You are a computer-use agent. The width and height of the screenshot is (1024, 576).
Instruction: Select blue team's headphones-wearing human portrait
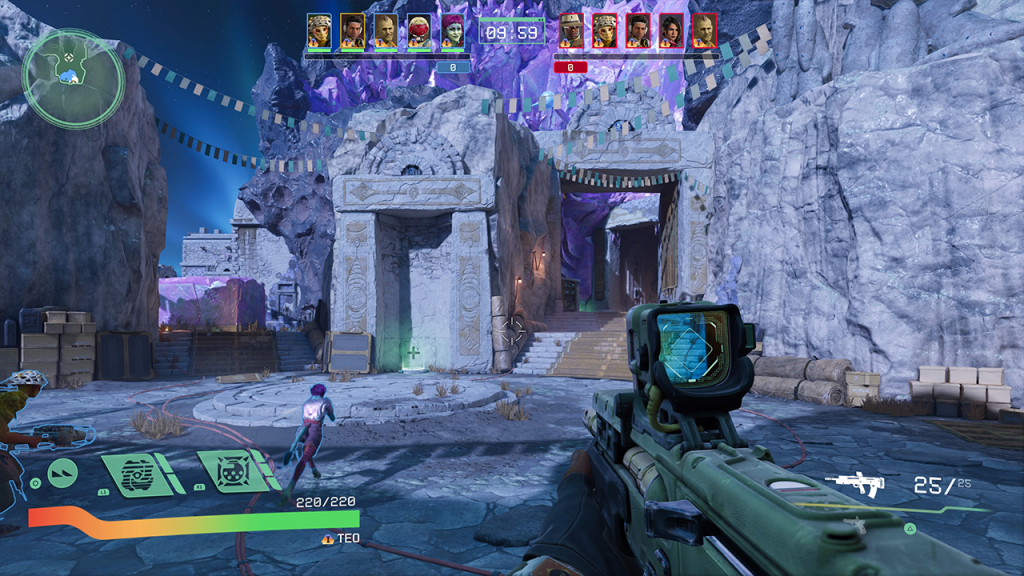(352, 31)
